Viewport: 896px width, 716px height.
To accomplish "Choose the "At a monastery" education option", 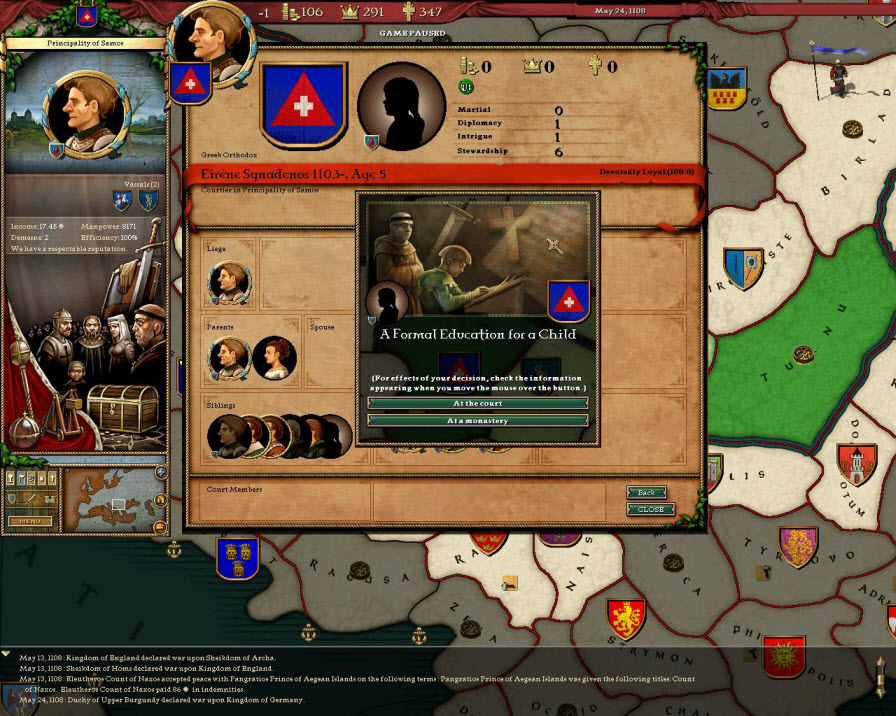I will click(478, 421).
